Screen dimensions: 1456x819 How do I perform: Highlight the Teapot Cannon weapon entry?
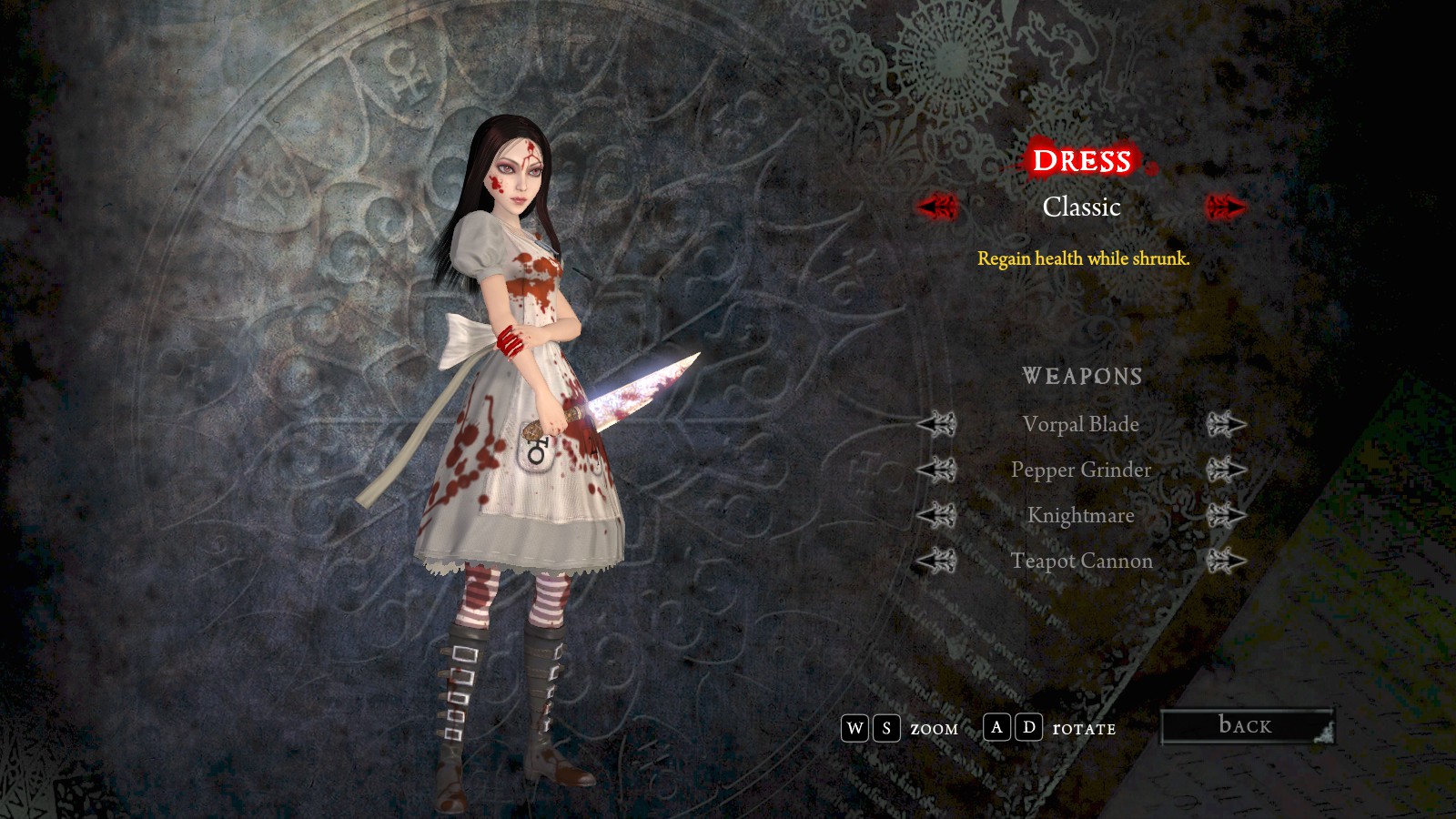(1081, 561)
